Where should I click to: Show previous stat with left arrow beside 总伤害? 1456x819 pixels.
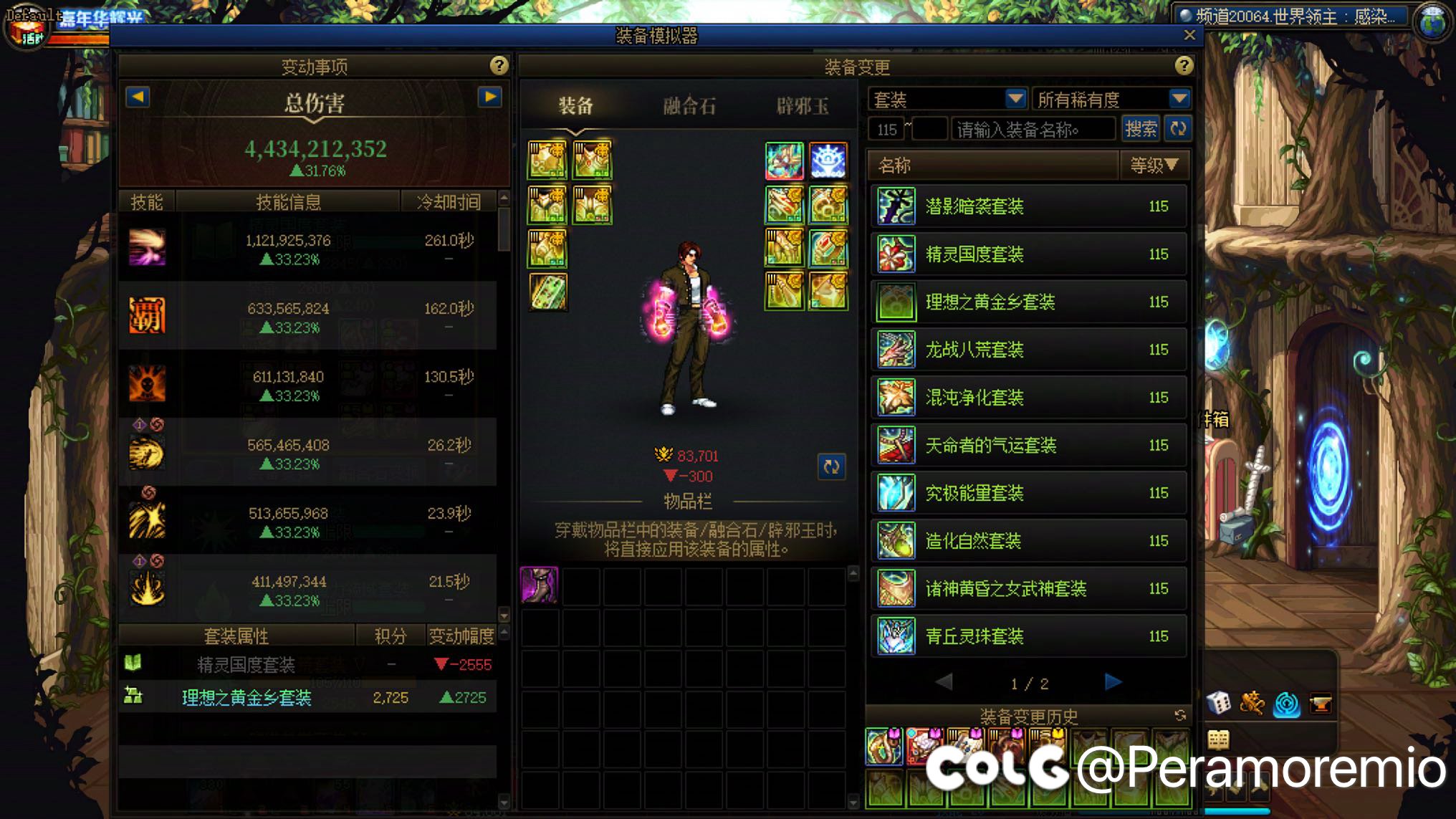point(138,97)
